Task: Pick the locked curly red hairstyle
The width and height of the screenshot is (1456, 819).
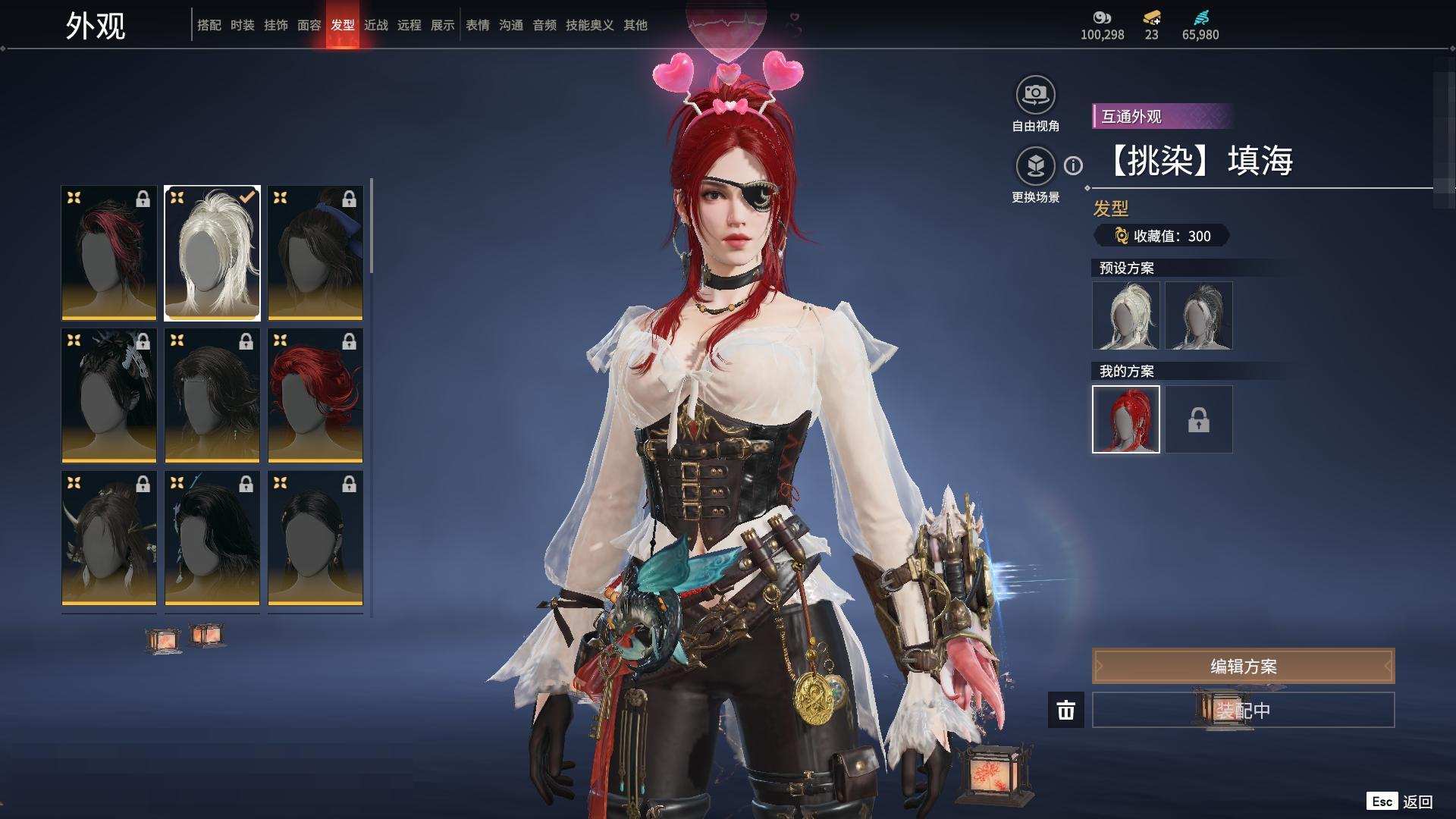Action: (x=315, y=396)
